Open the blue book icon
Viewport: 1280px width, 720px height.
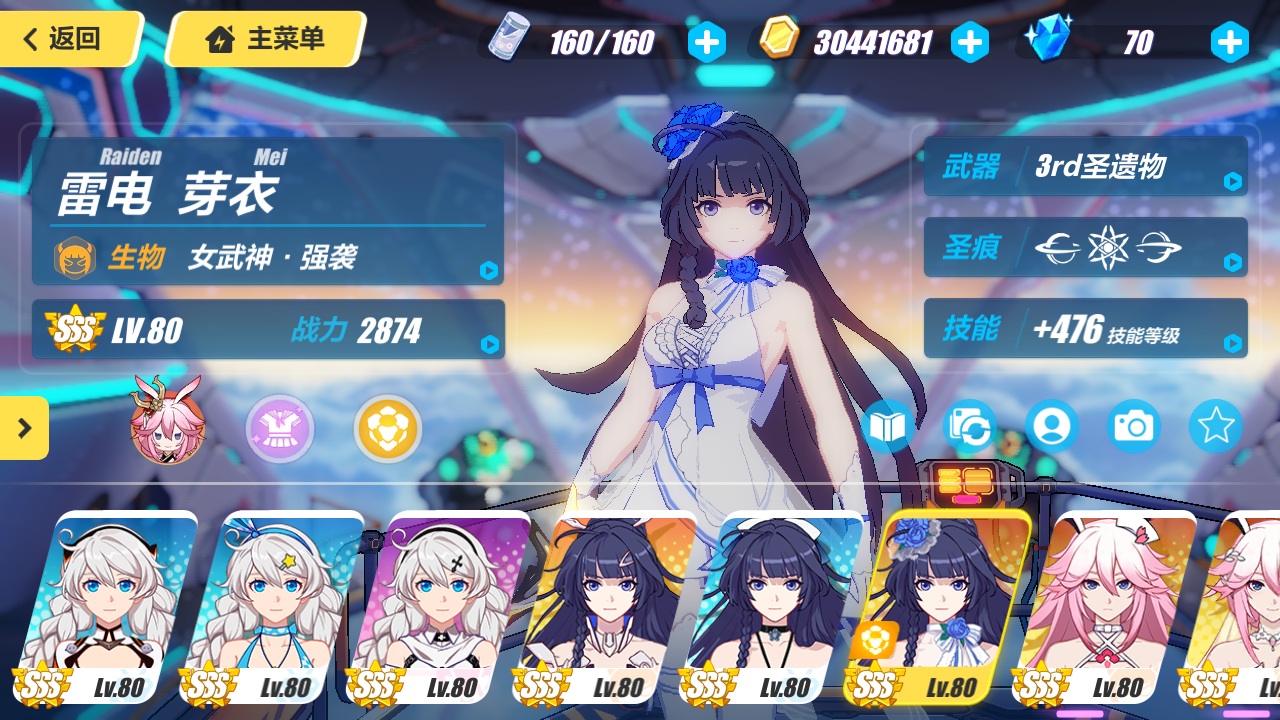tap(886, 427)
